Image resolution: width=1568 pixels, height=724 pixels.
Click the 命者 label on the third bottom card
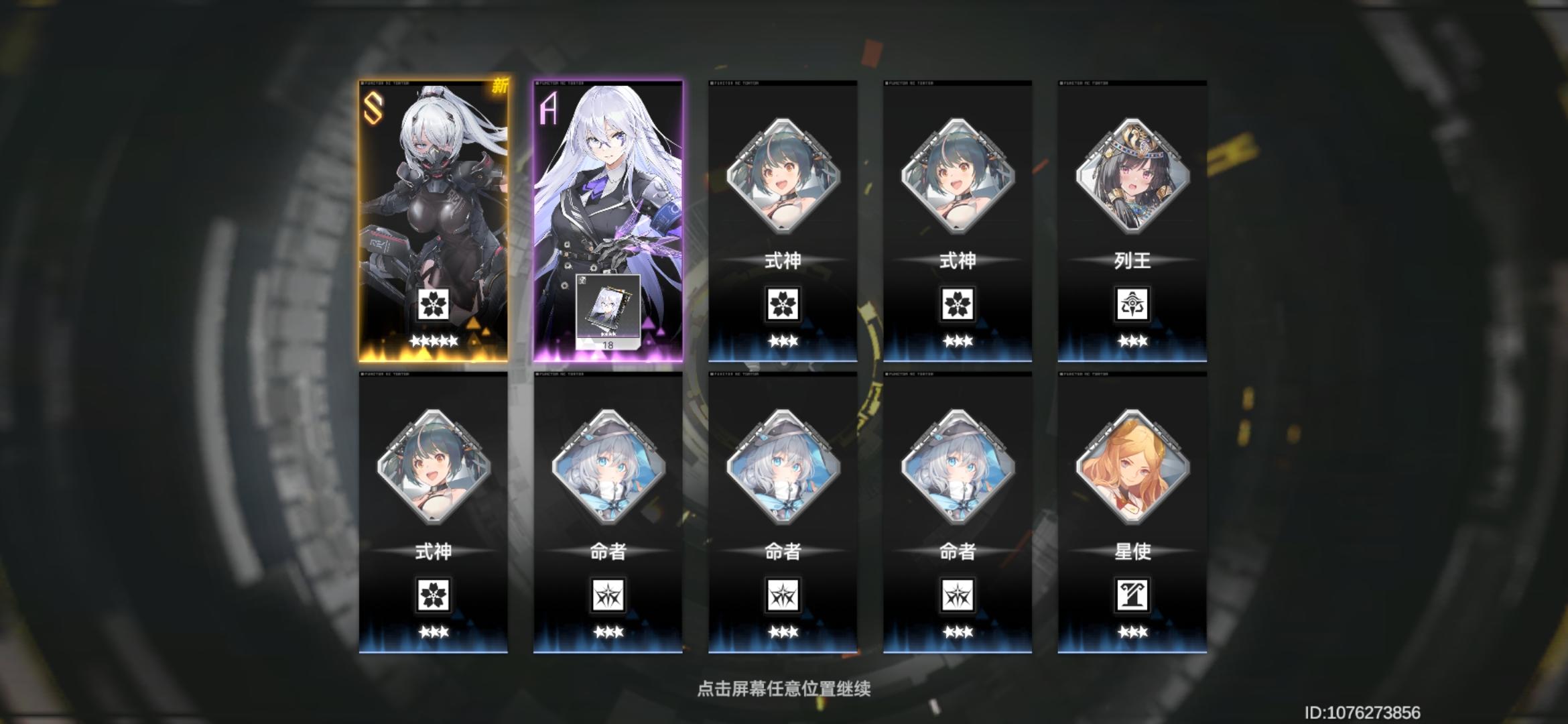(x=782, y=553)
